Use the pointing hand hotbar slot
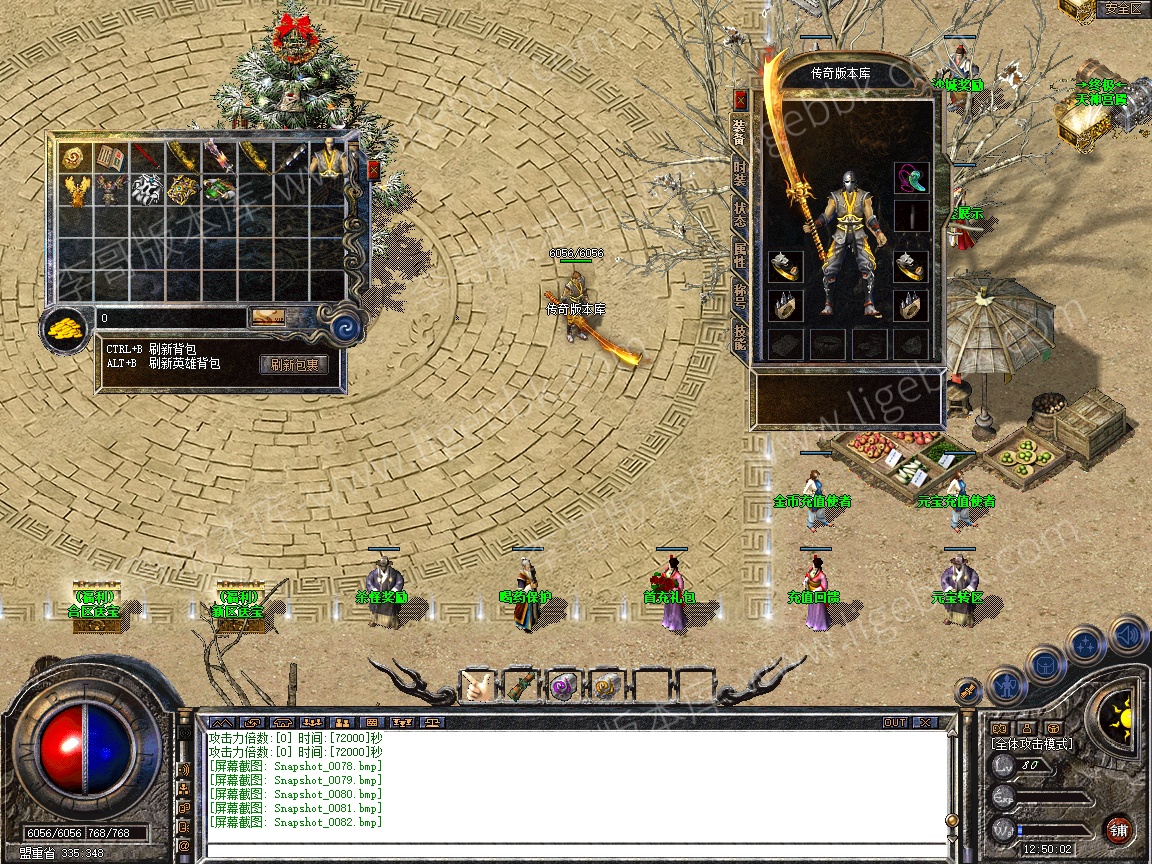Viewport: 1152px width, 864px height. tap(478, 687)
